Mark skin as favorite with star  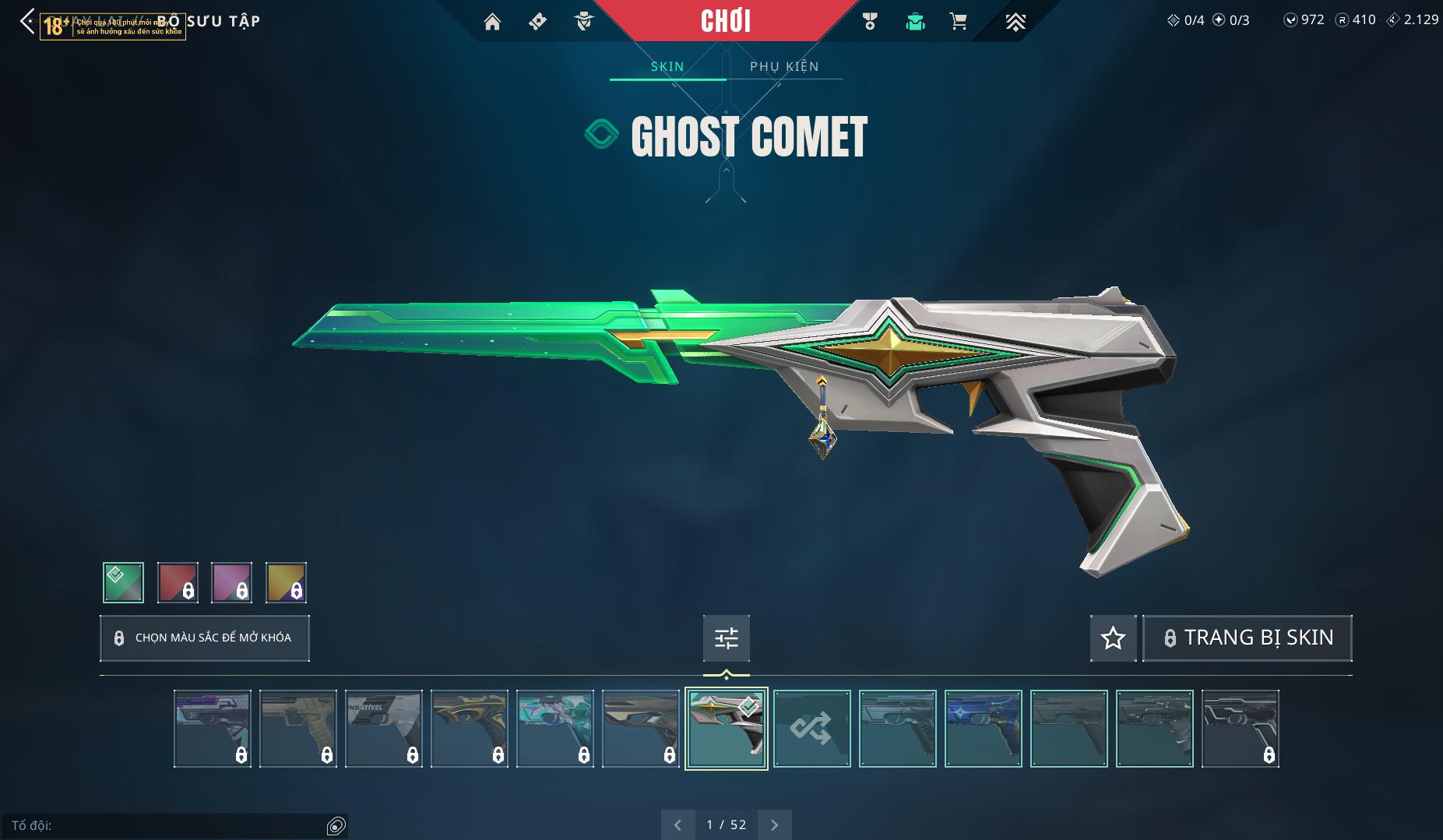pos(1113,638)
